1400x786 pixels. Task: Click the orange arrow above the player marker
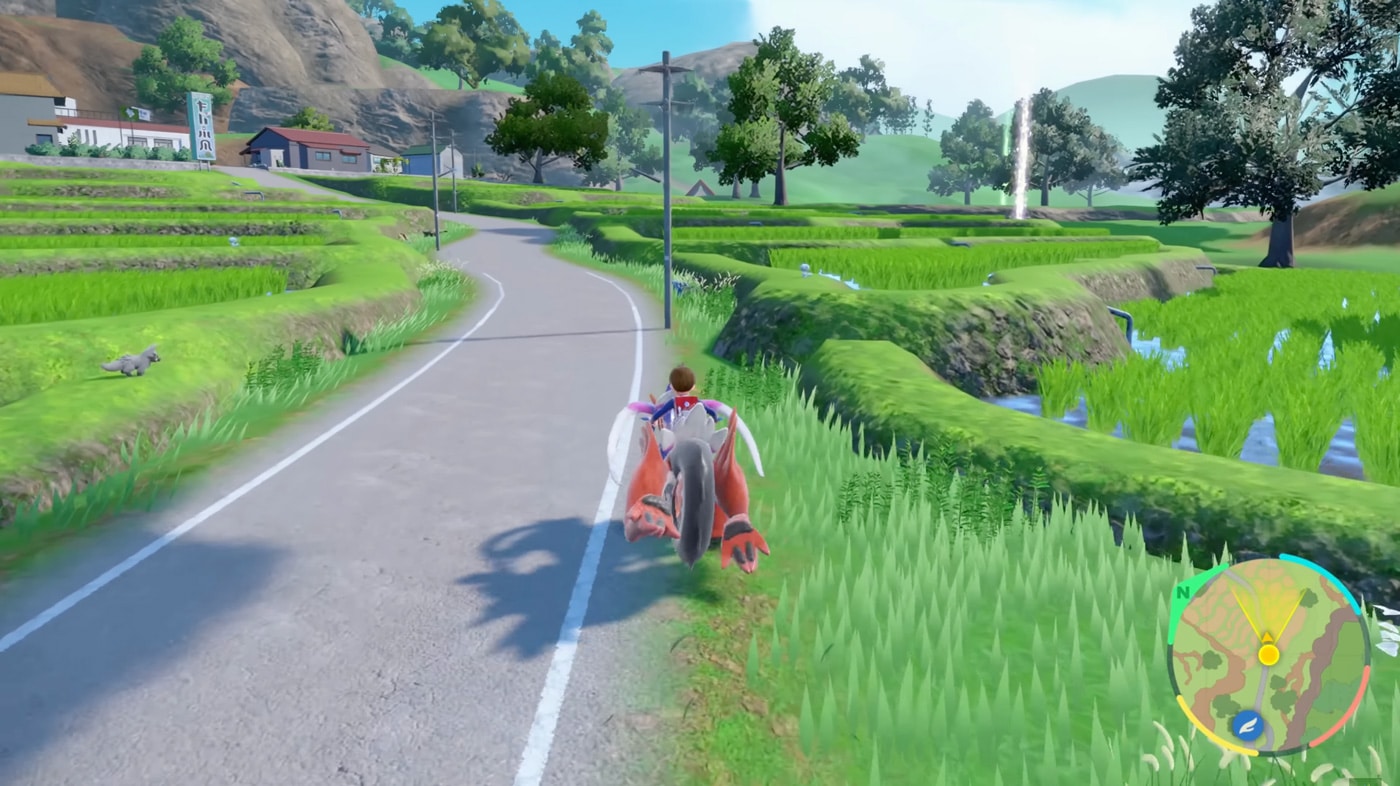(1268, 637)
